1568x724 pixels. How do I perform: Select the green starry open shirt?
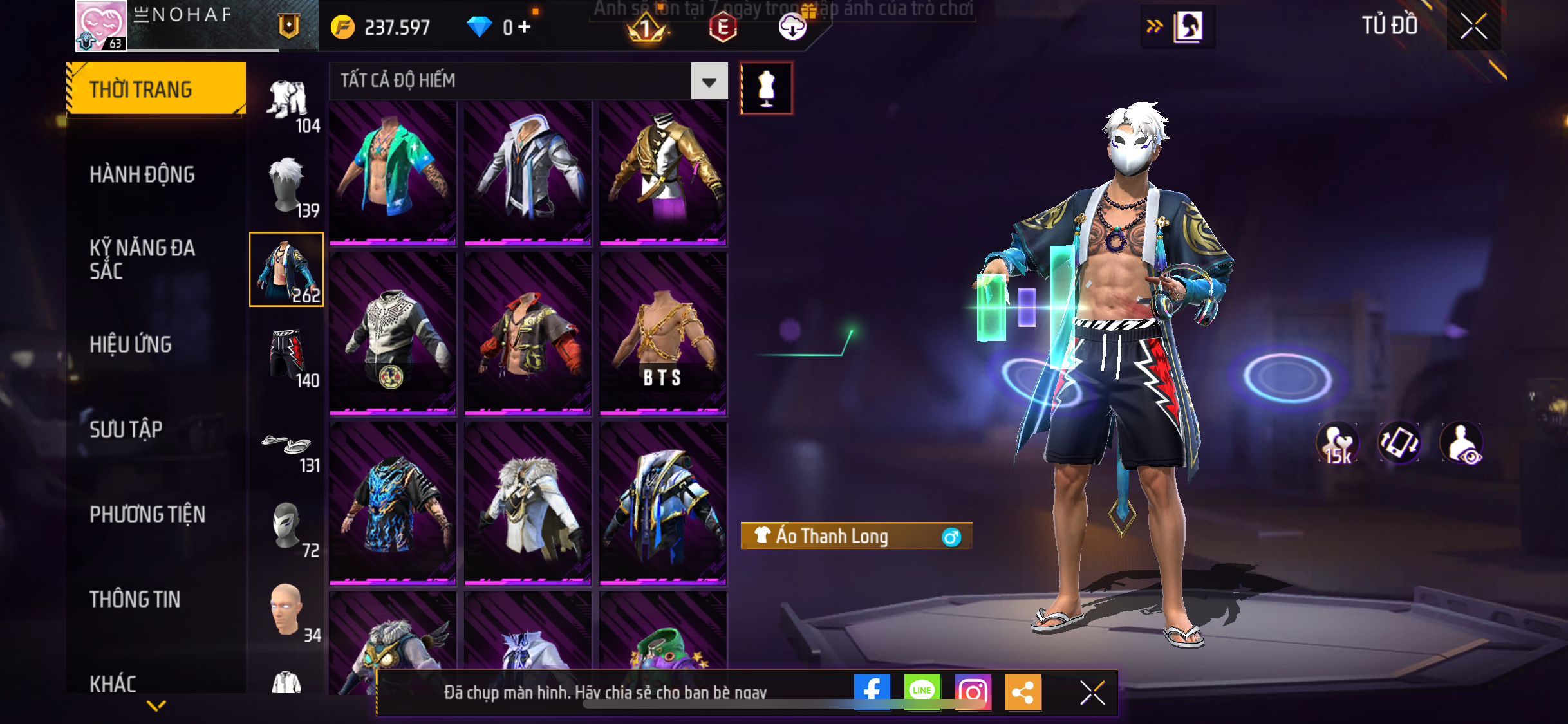(393, 172)
